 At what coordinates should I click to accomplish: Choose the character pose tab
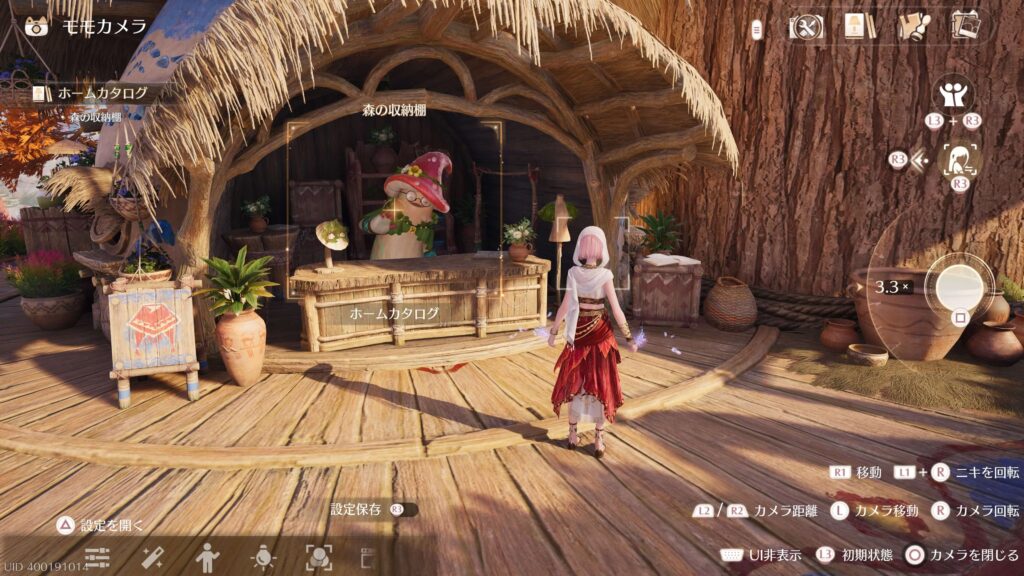point(208,557)
